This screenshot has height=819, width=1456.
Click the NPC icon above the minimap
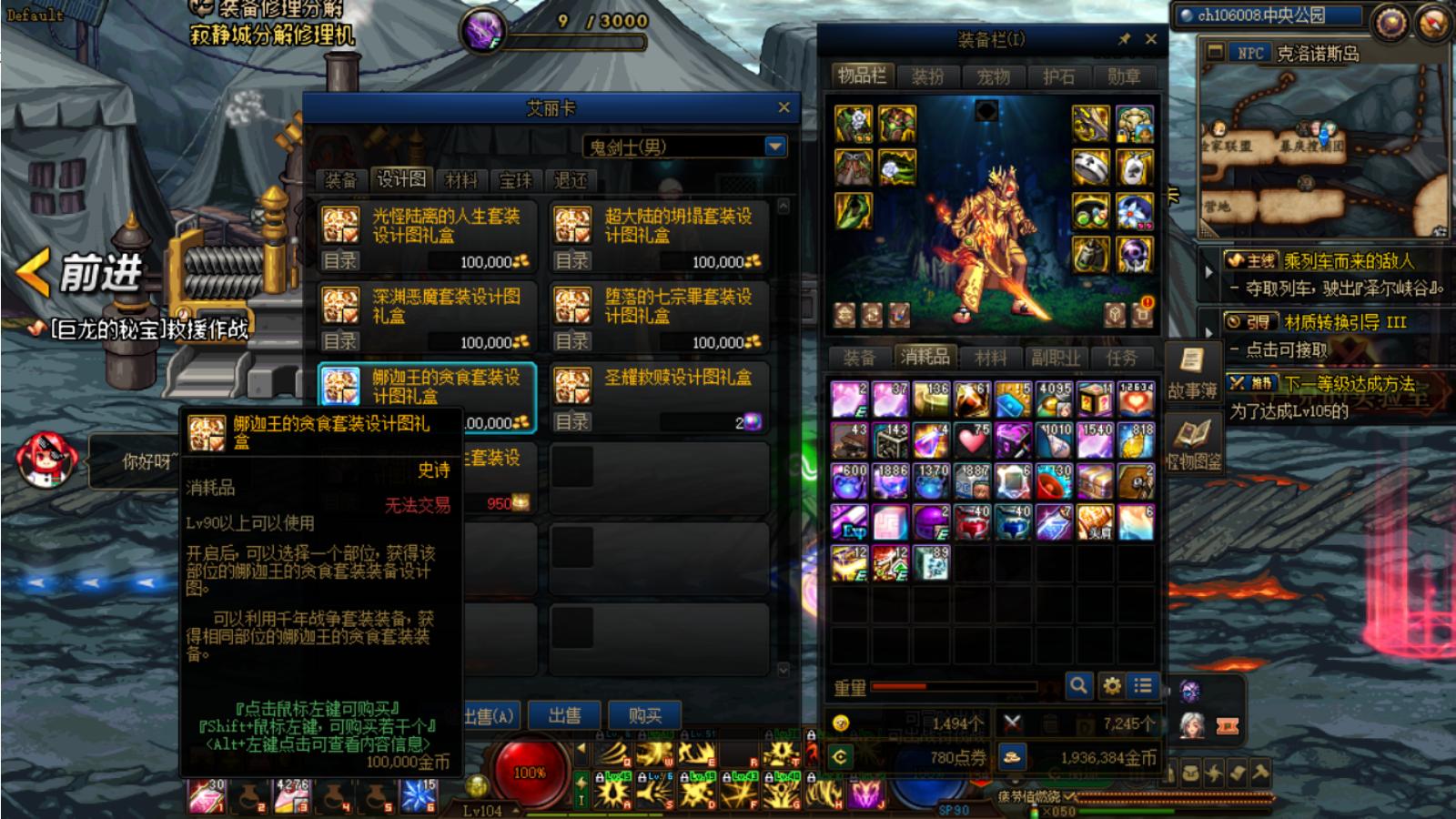pos(1215,54)
